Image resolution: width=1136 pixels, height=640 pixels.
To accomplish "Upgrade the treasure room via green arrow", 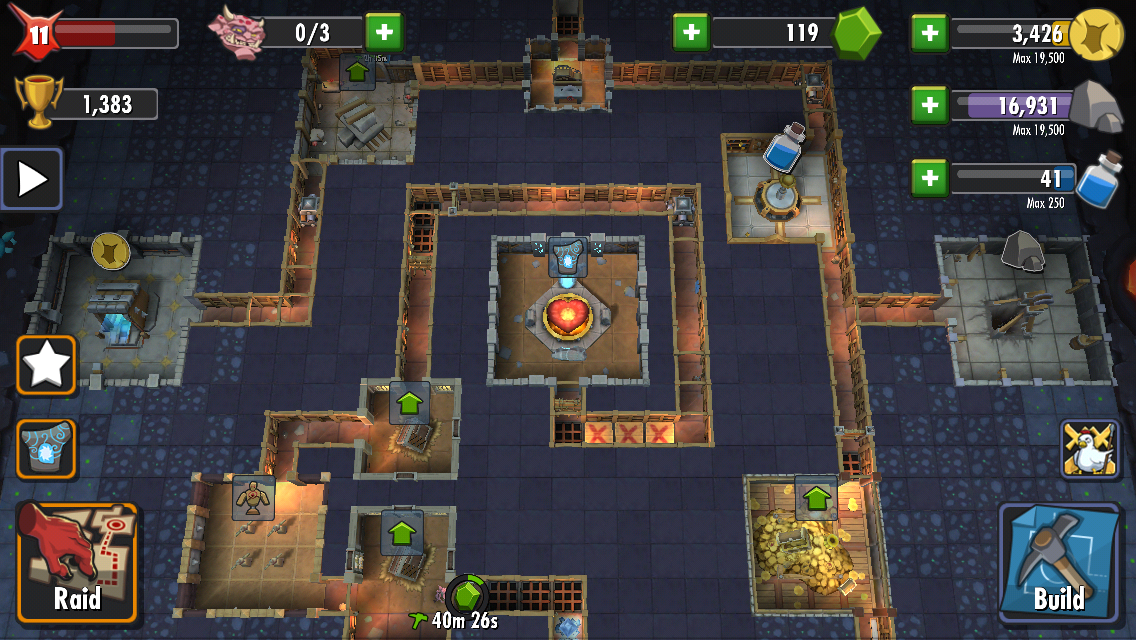I will coord(817,497).
